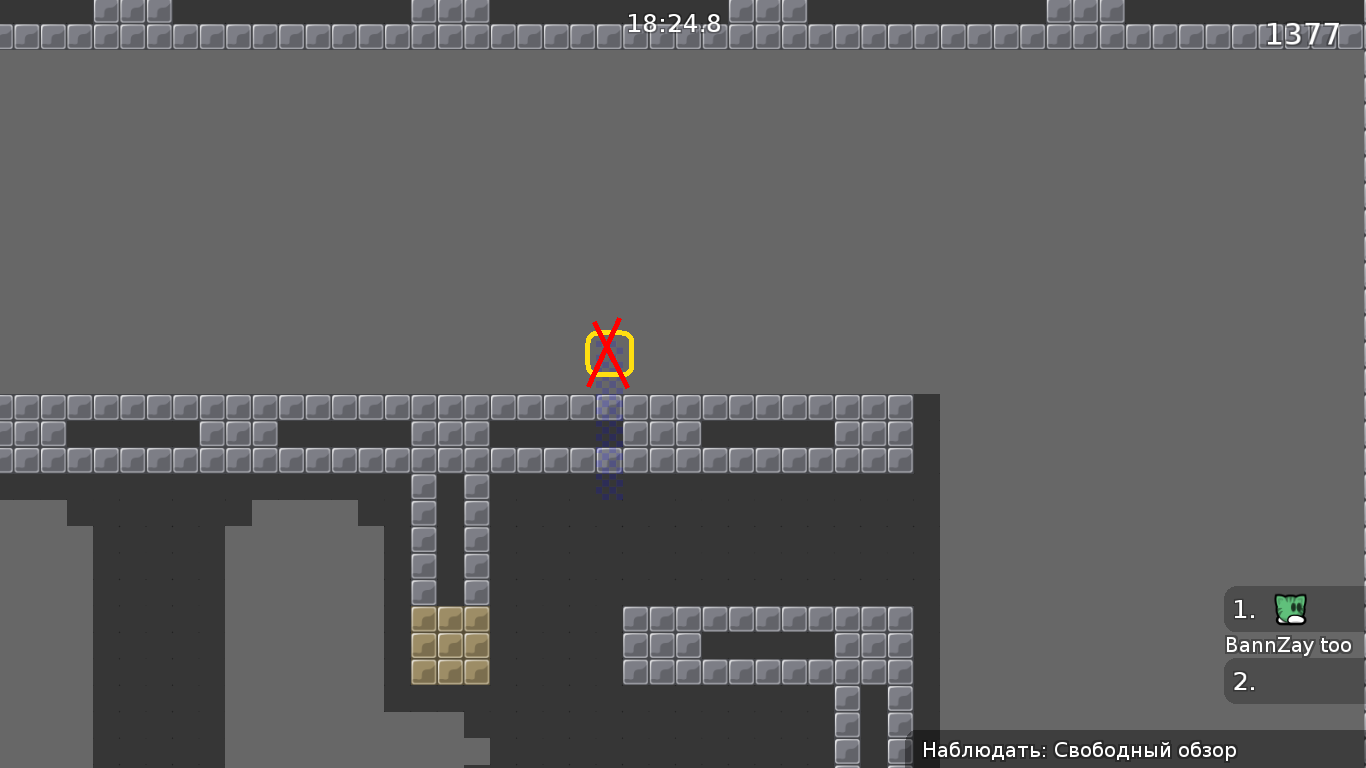
Task: Click the race timer showing 18:24.8
Action: (673, 24)
